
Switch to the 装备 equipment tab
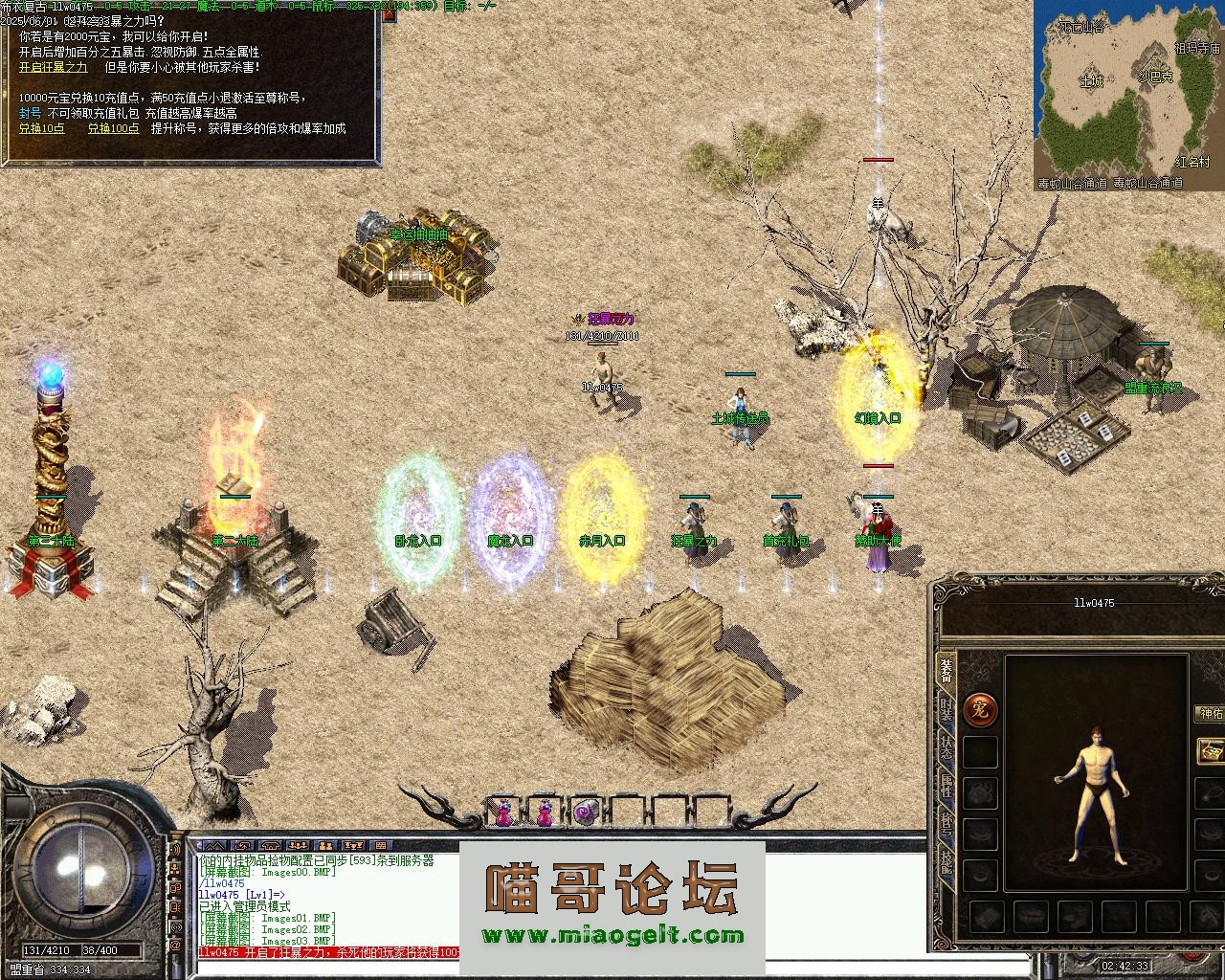[x=946, y=670]
